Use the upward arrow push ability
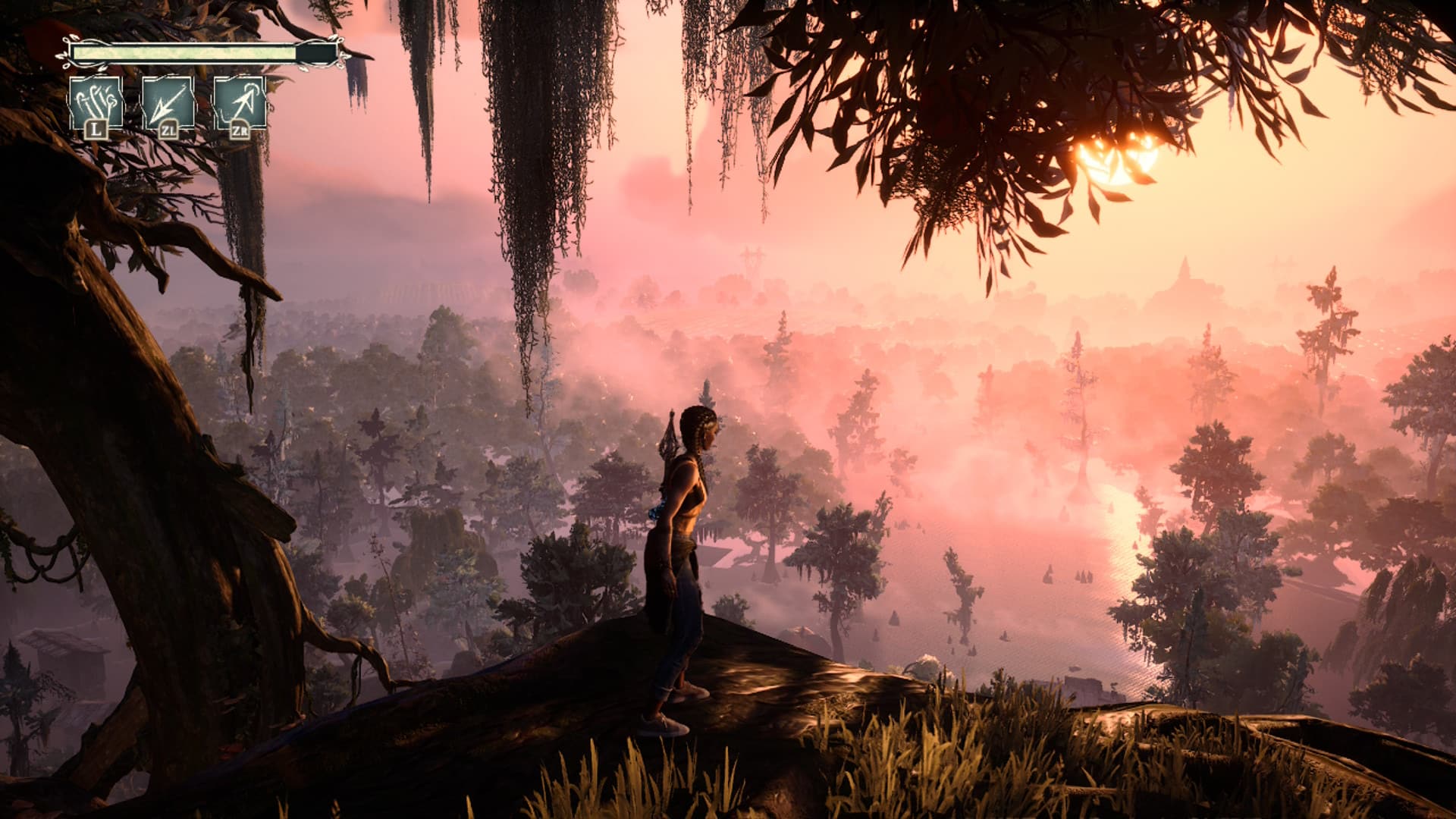 (240, 104)
